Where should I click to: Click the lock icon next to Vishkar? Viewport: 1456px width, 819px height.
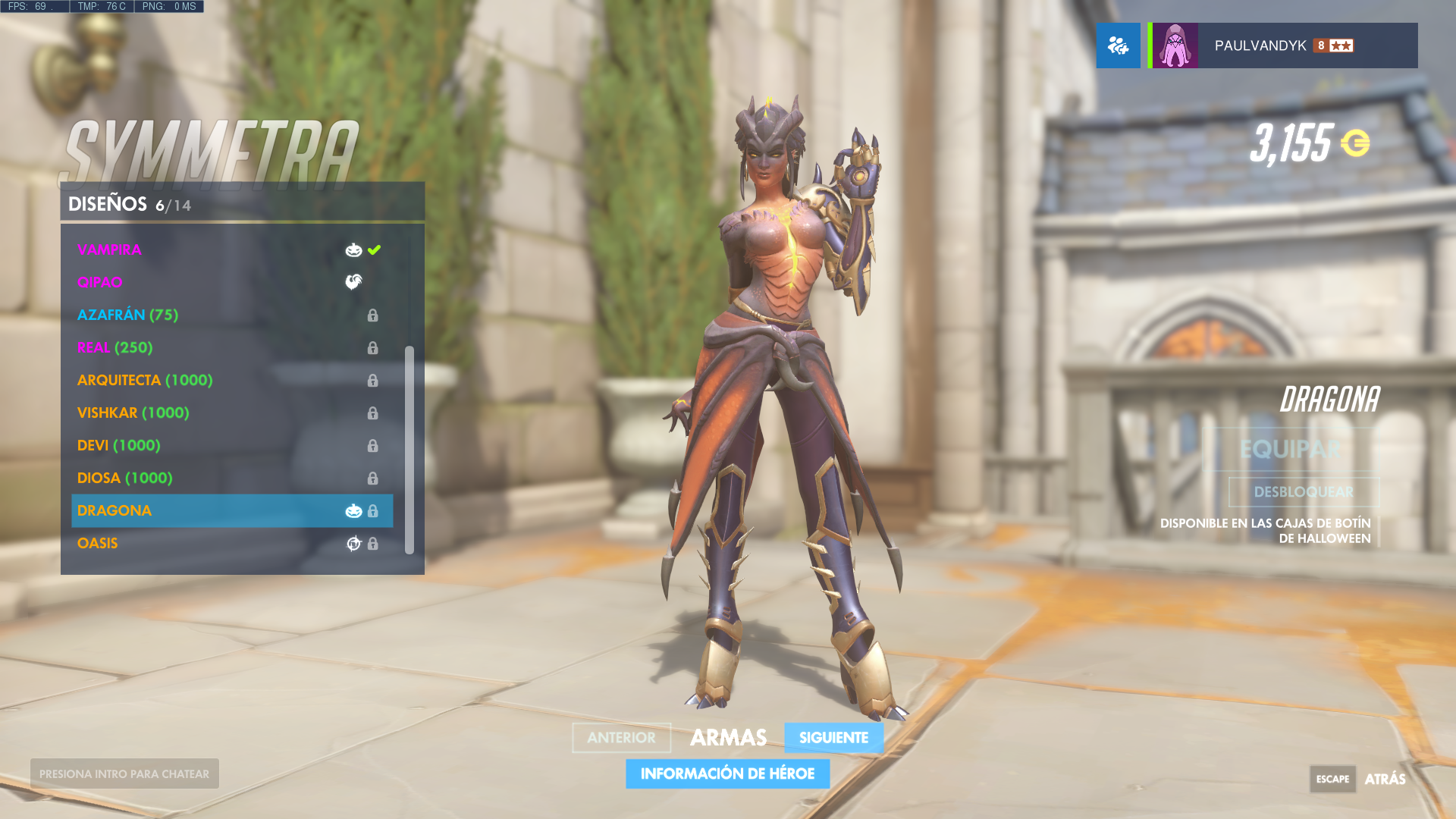(x=372, y=413)
